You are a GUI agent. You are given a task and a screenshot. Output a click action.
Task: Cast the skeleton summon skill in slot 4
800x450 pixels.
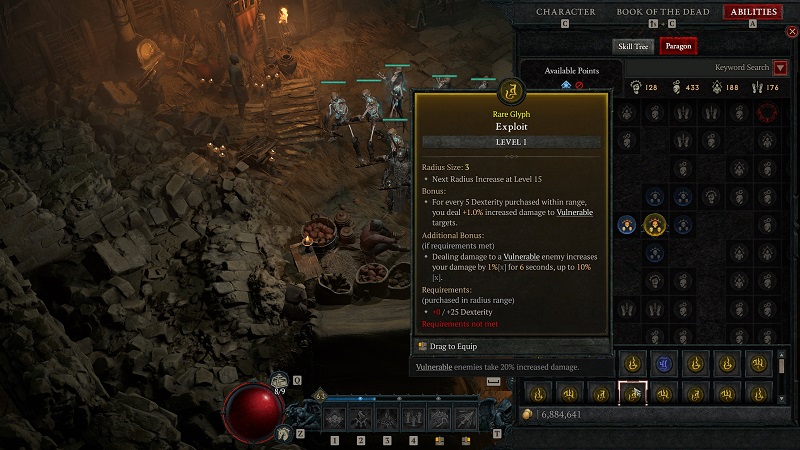414,419
